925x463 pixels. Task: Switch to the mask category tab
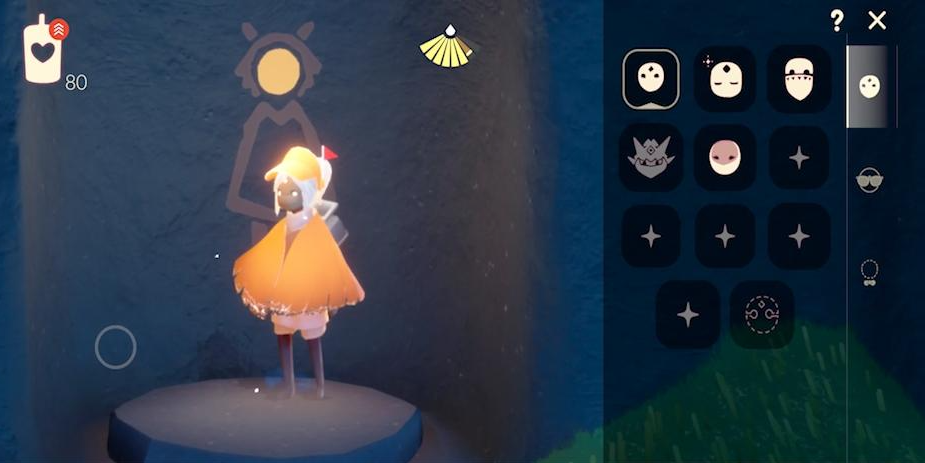point(870,87)
